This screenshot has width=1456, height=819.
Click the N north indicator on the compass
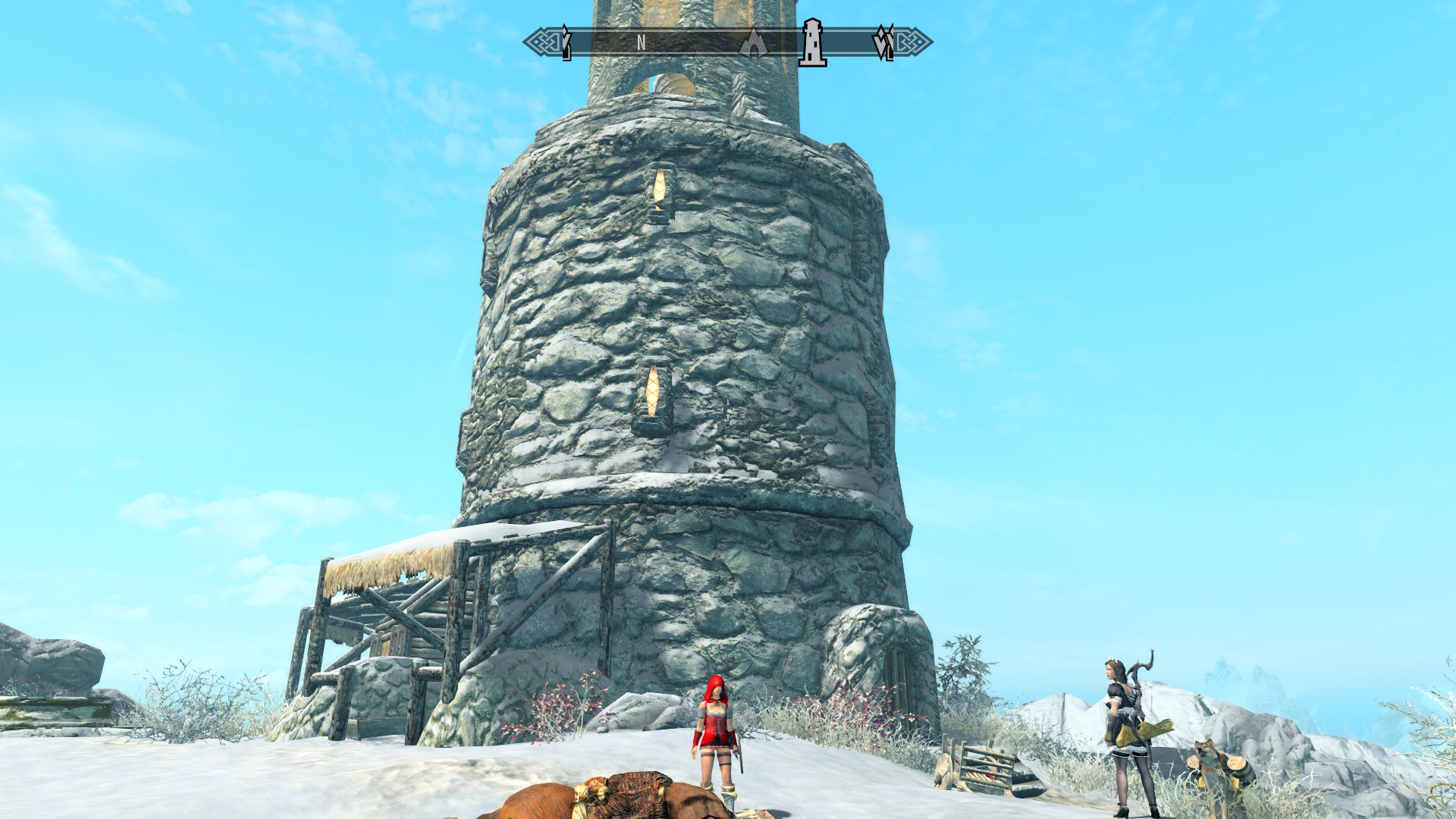(641, 42)
